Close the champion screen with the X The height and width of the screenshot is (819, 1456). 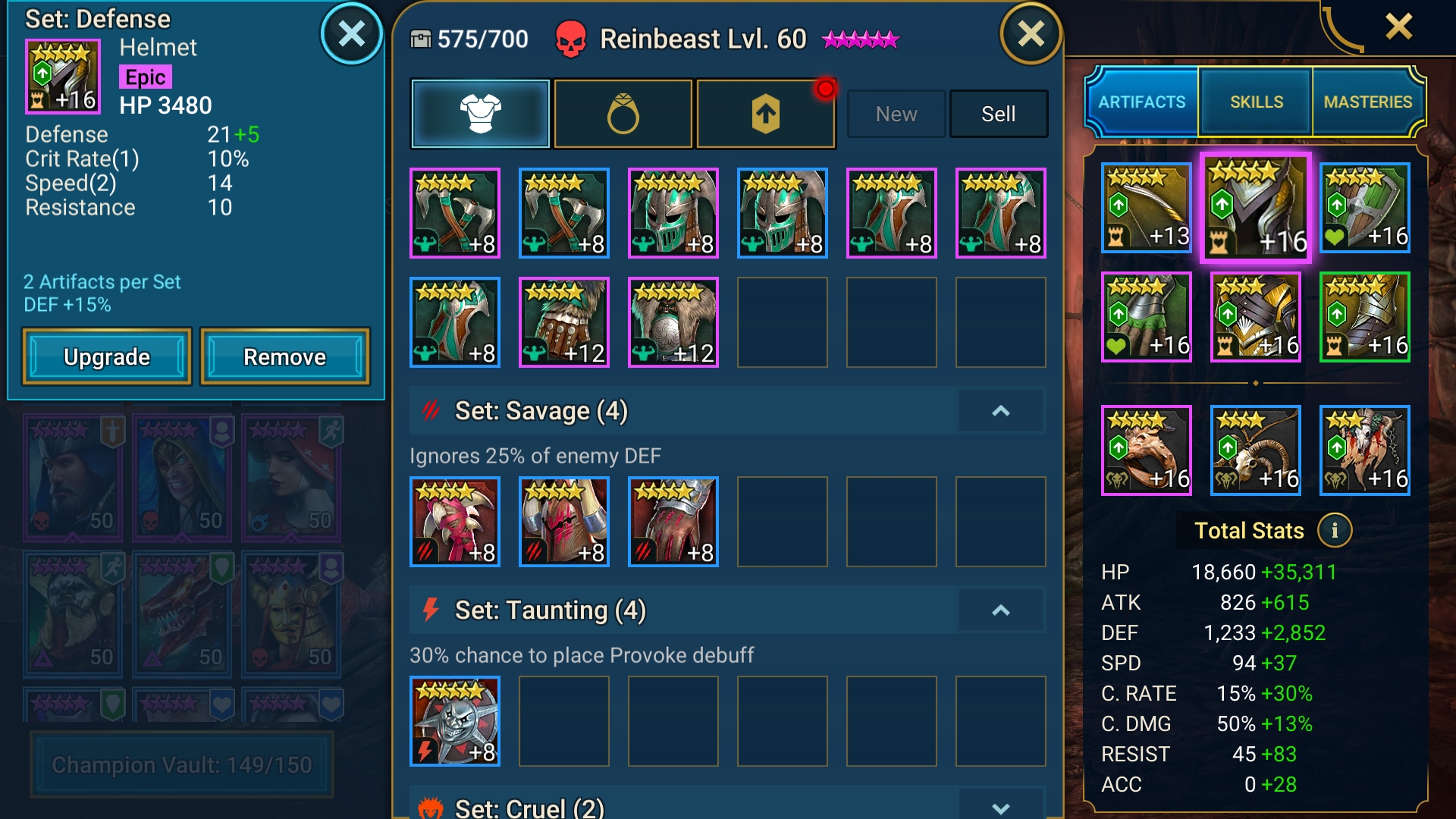pyautogui.click(x=1398, y=27)
